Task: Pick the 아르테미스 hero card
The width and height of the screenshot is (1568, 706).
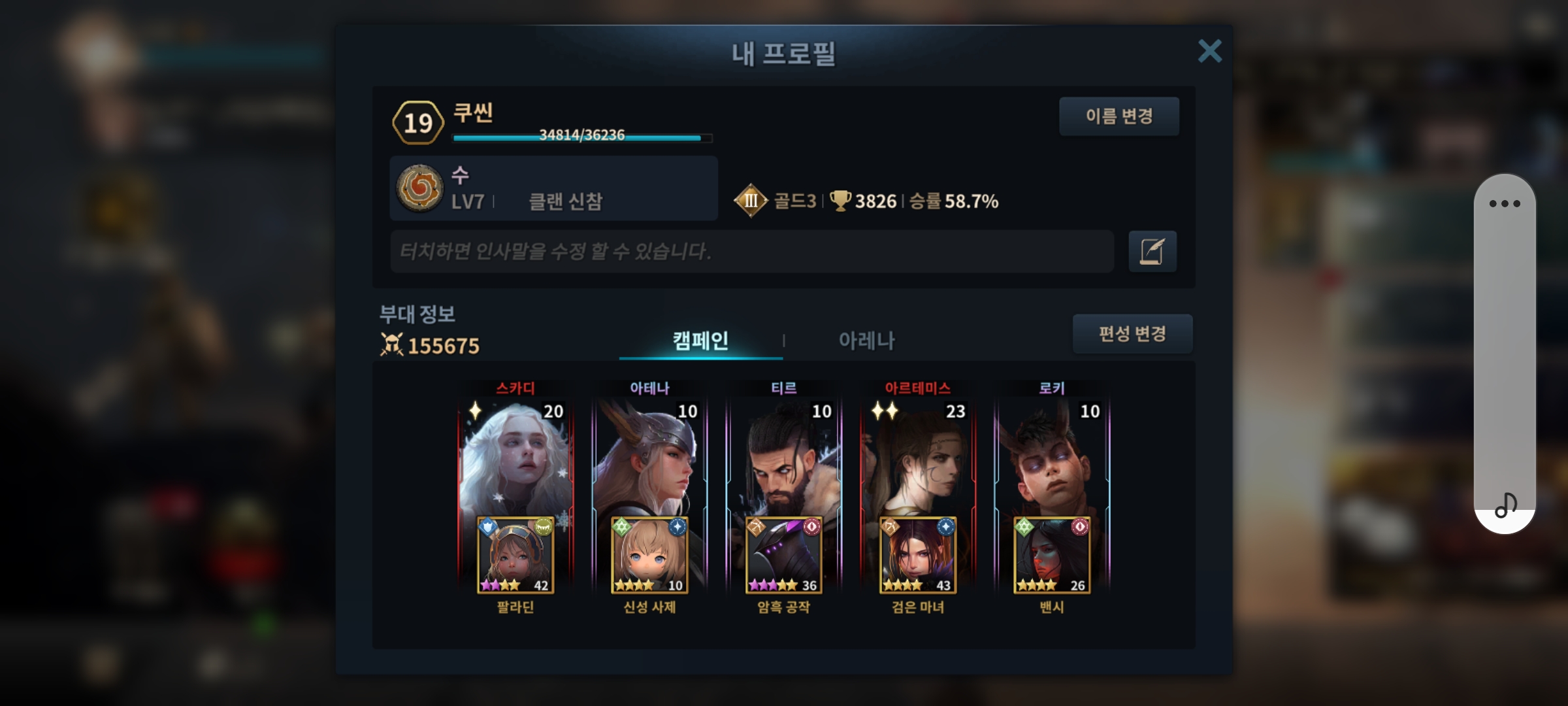Action: click(917, 458)
